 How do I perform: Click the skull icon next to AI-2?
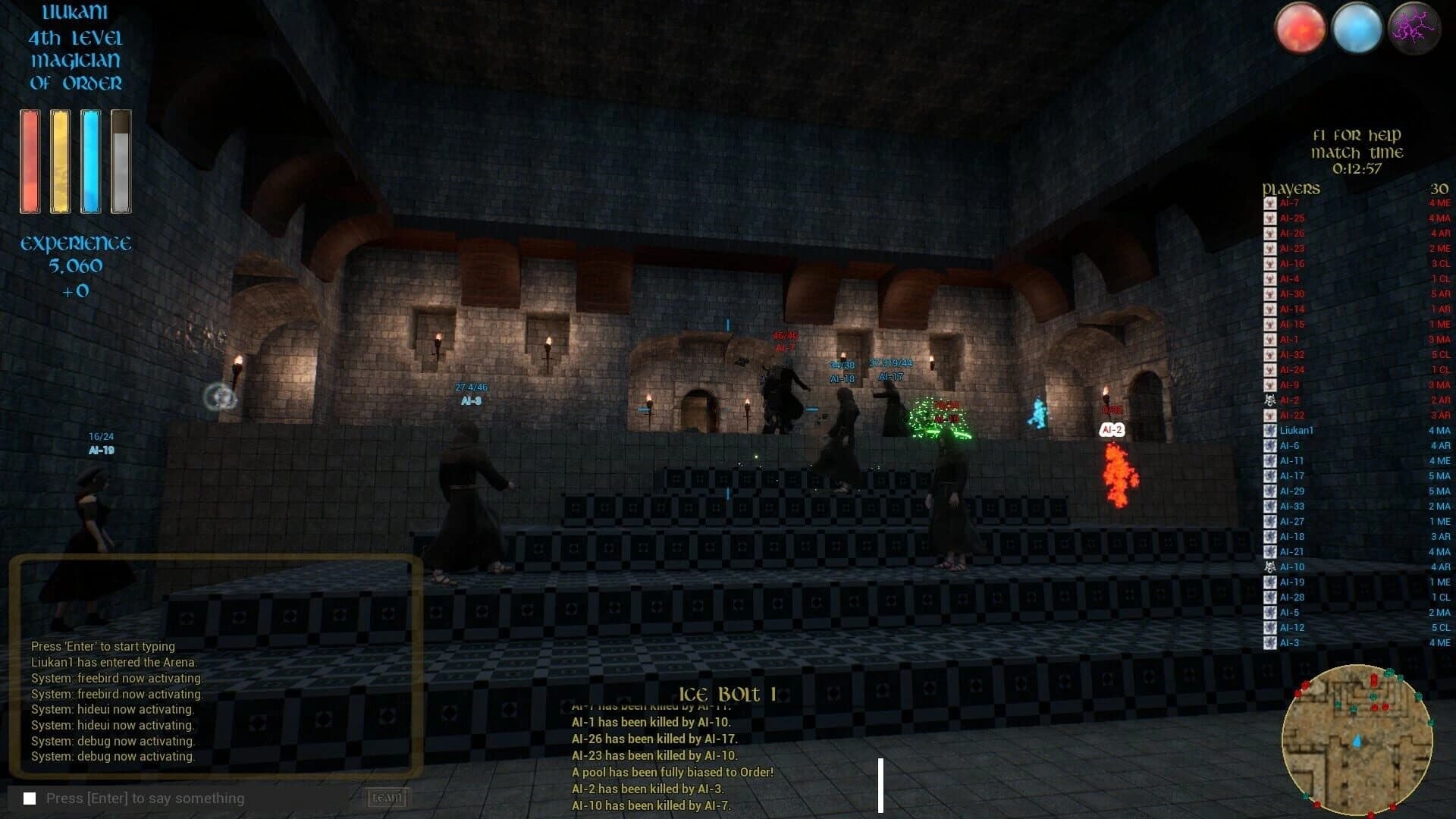[1268, 400]
